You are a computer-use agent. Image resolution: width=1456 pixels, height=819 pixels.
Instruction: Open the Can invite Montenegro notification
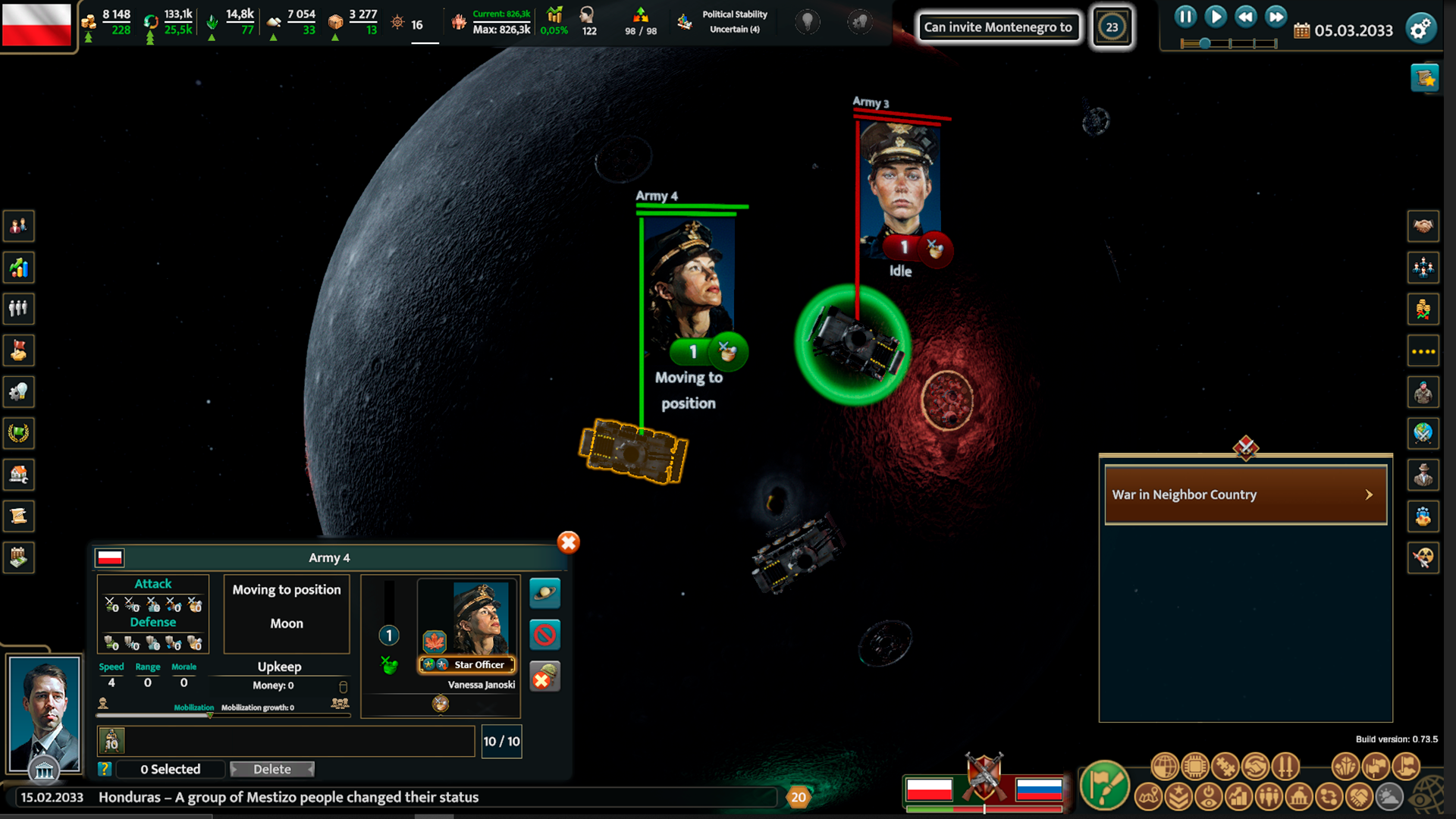pyautogui.click(x=997, y=27)
